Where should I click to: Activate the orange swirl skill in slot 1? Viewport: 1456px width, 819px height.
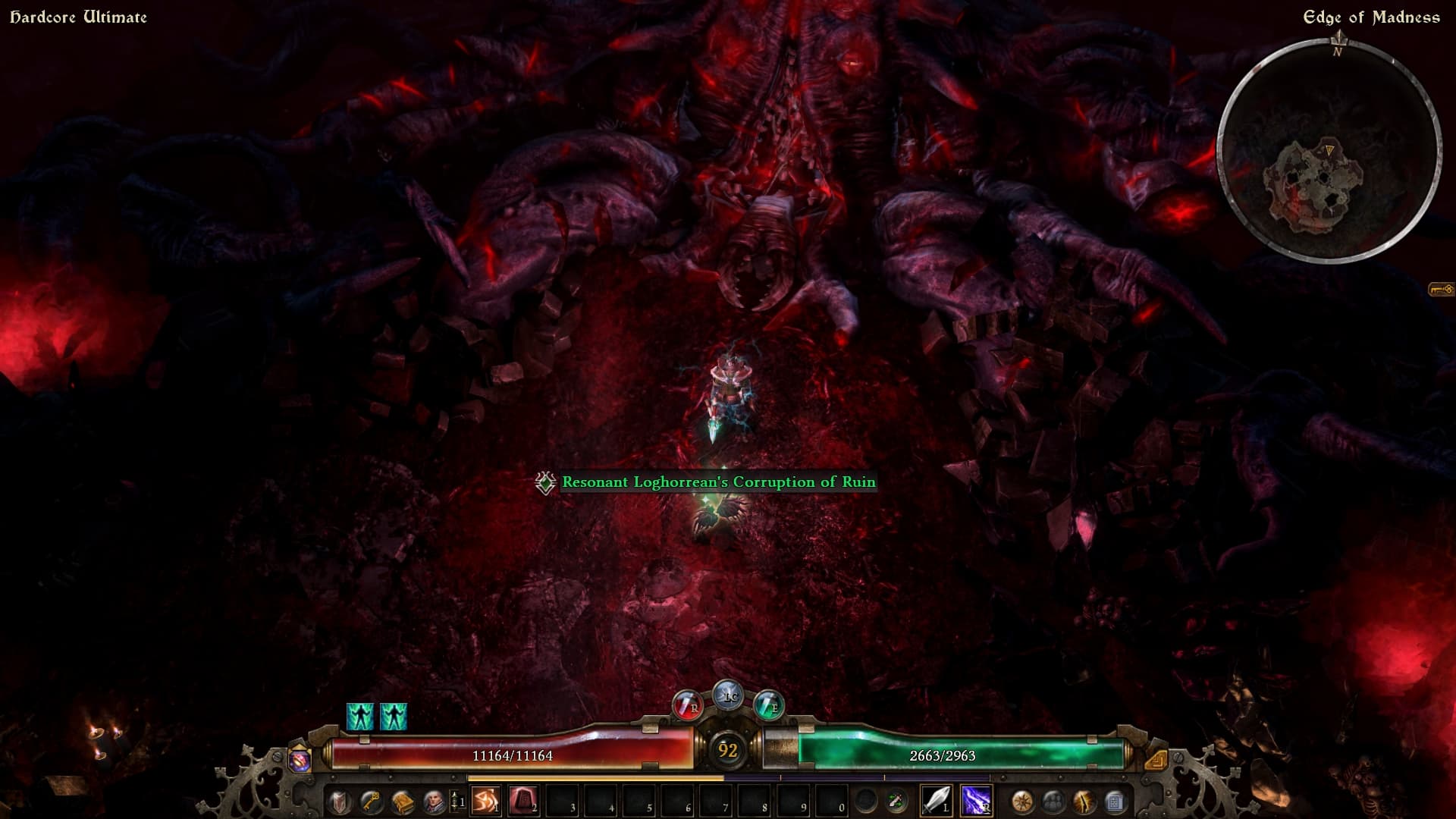[x=485, y=801]
